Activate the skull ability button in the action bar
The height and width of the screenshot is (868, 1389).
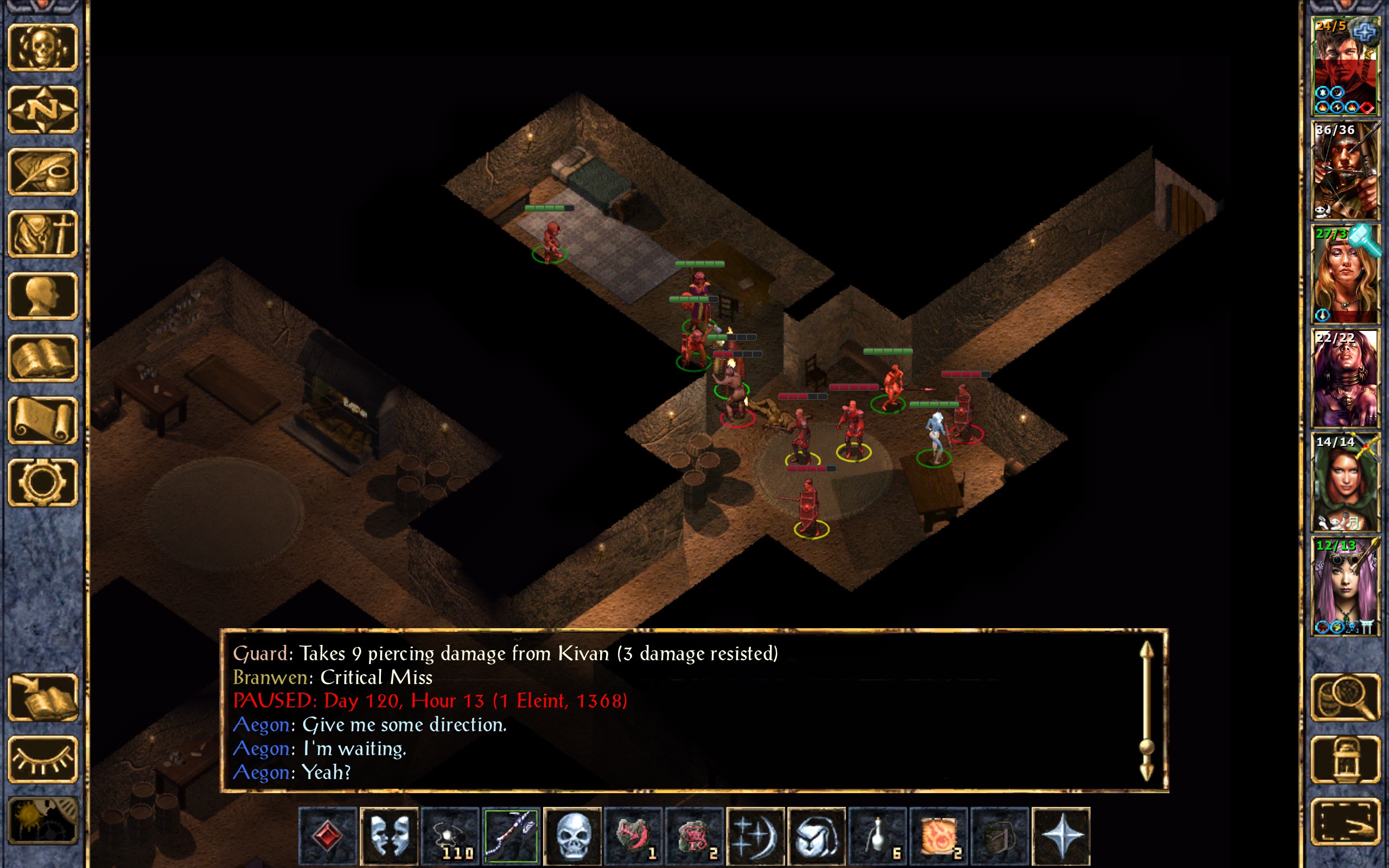click(572, 836)
